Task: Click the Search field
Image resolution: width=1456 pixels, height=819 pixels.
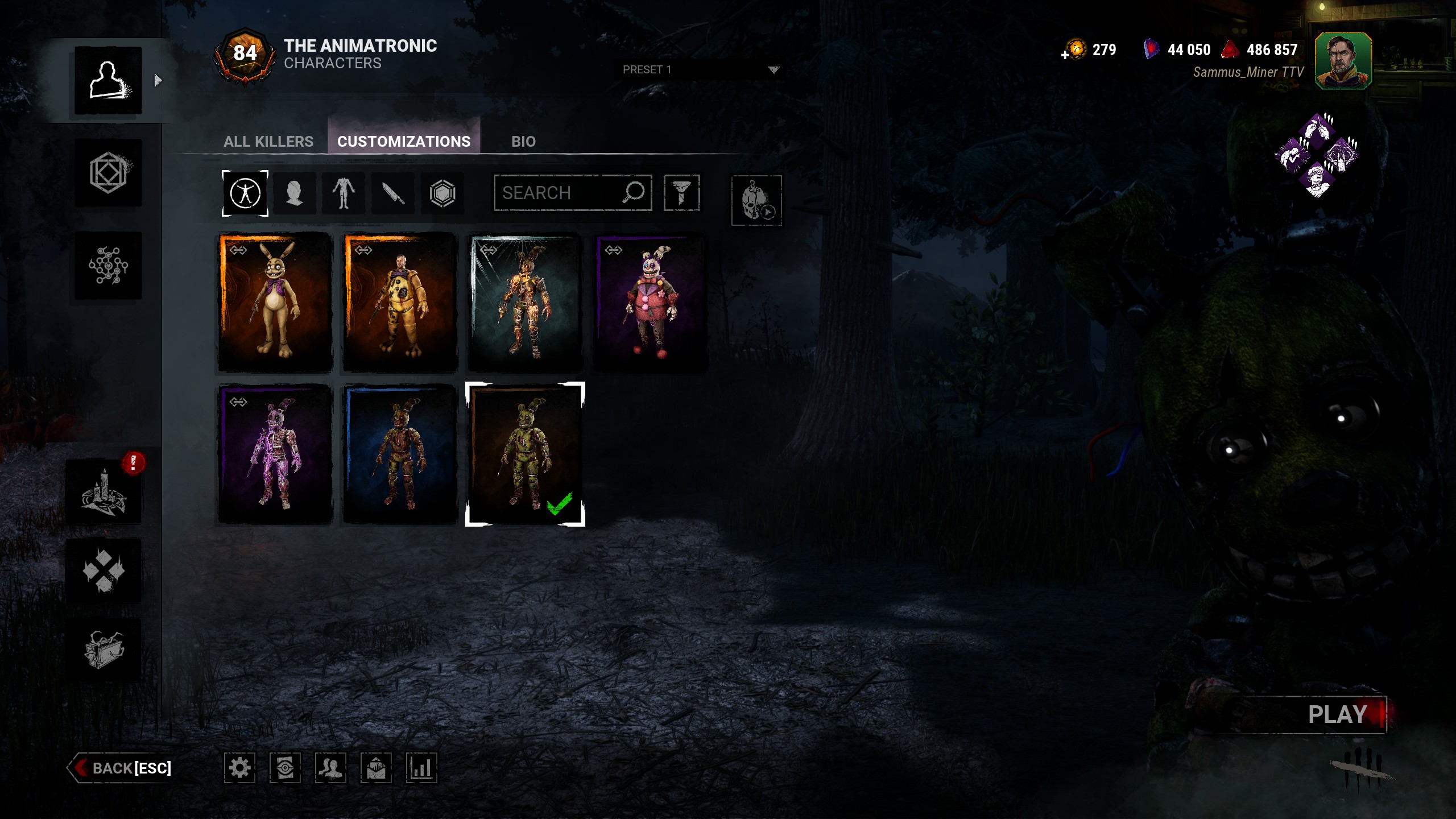Action: 560,193
